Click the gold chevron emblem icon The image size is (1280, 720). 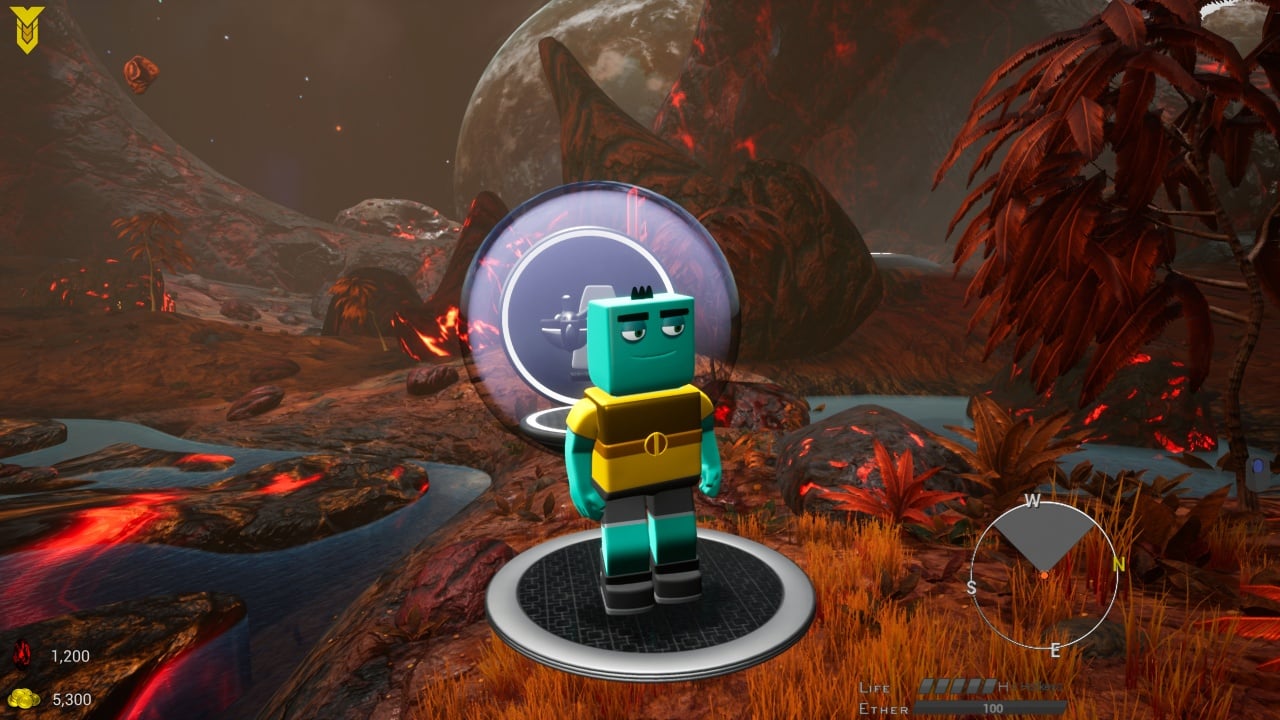[26, 29]
